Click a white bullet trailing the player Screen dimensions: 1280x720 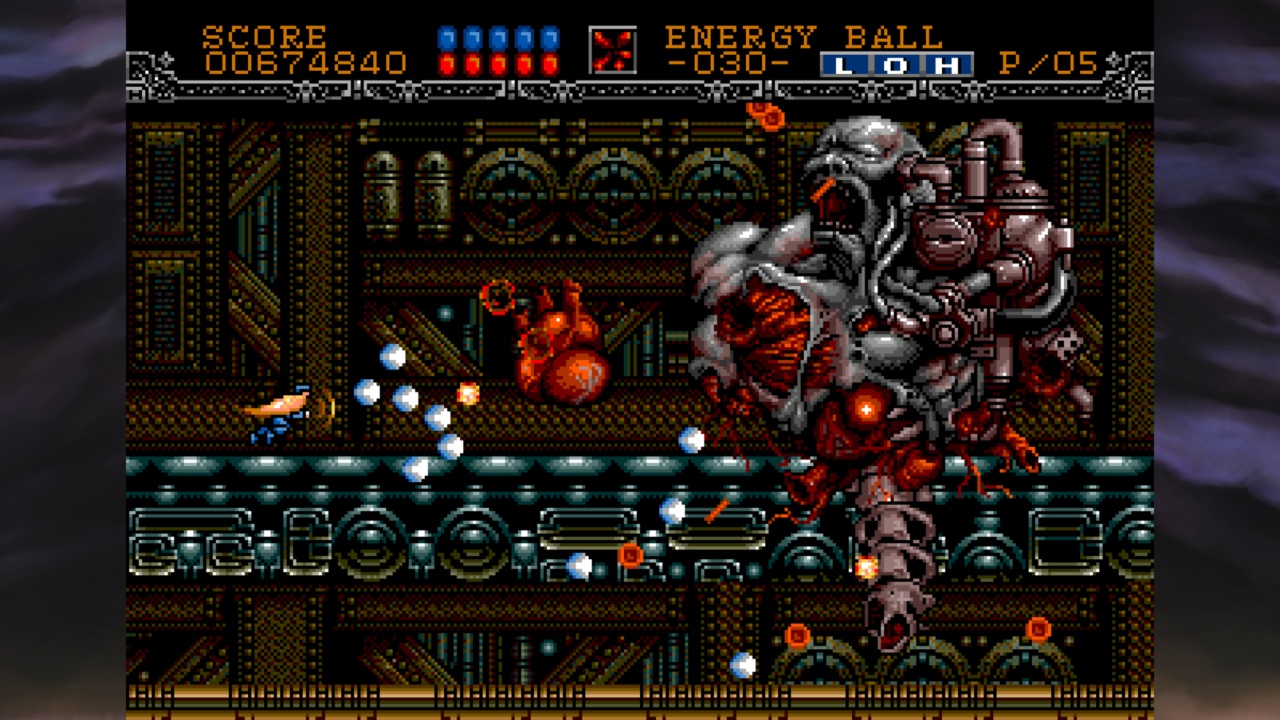point(392,357)
